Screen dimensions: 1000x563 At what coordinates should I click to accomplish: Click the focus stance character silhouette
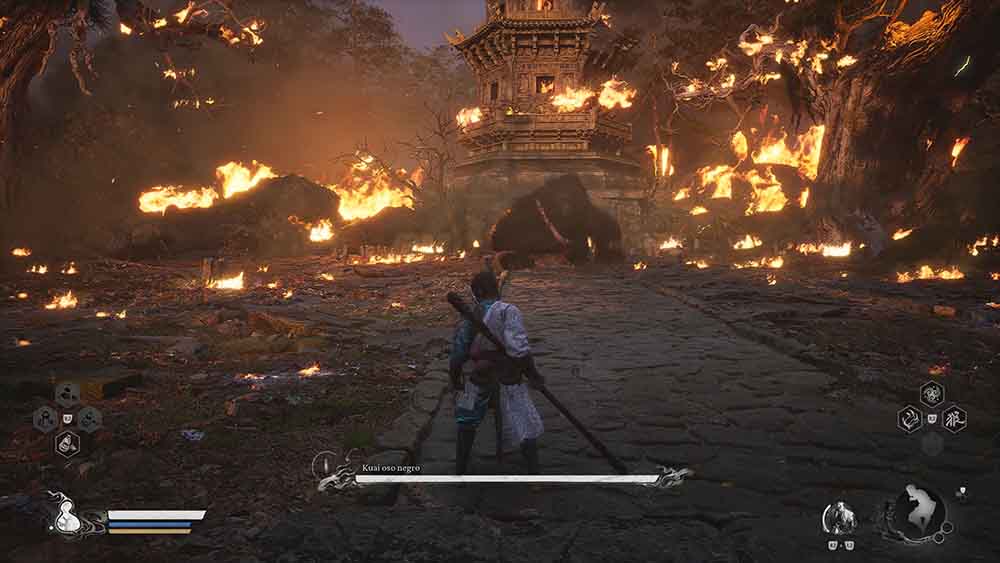[x=920, y=510]
